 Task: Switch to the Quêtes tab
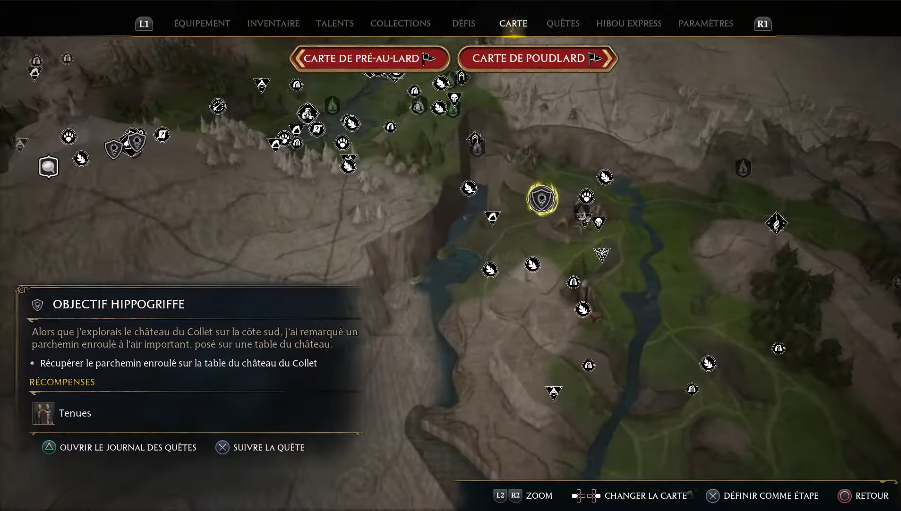coord(563,23)
